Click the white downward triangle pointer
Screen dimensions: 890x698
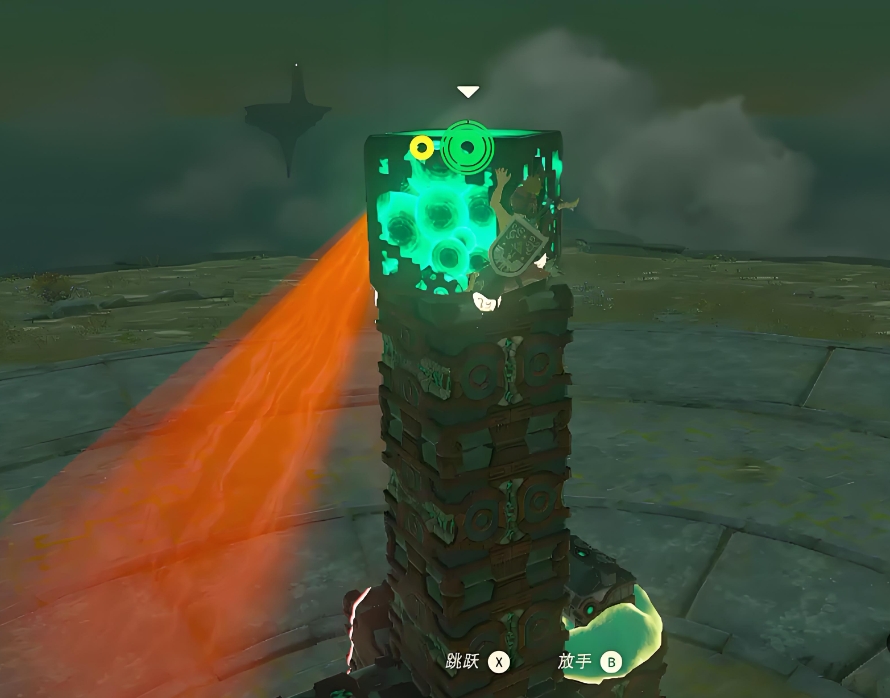click(x=468, y=92)
